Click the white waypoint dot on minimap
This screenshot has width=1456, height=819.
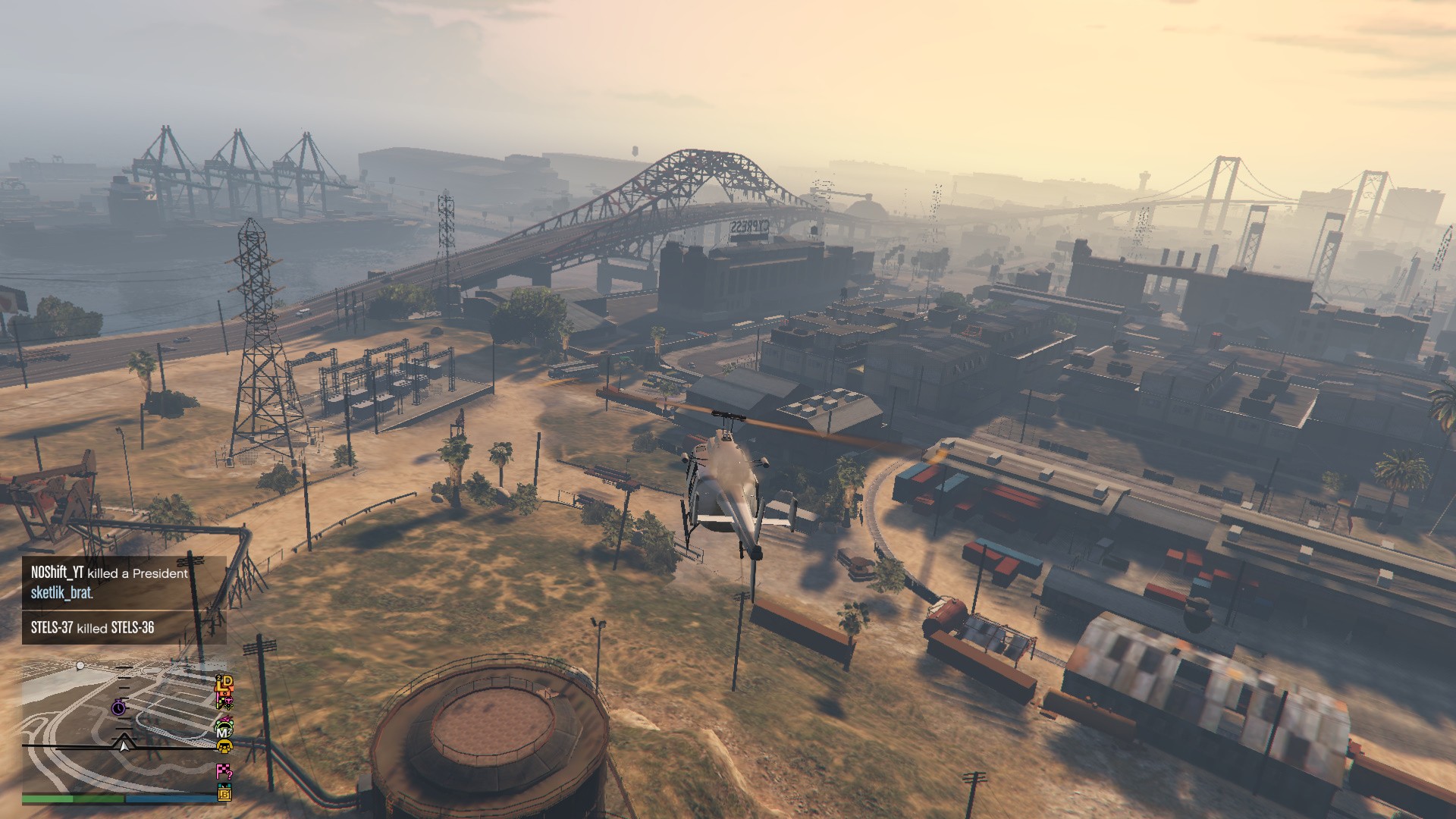pos(80,666)
